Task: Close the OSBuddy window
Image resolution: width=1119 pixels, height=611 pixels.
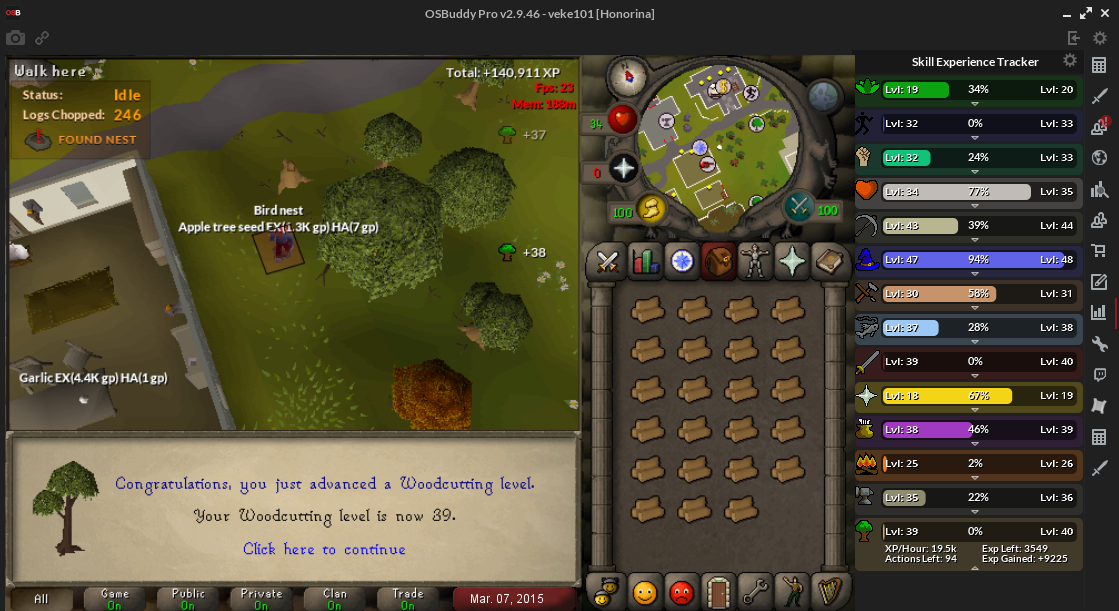Action: (1105, 14)
